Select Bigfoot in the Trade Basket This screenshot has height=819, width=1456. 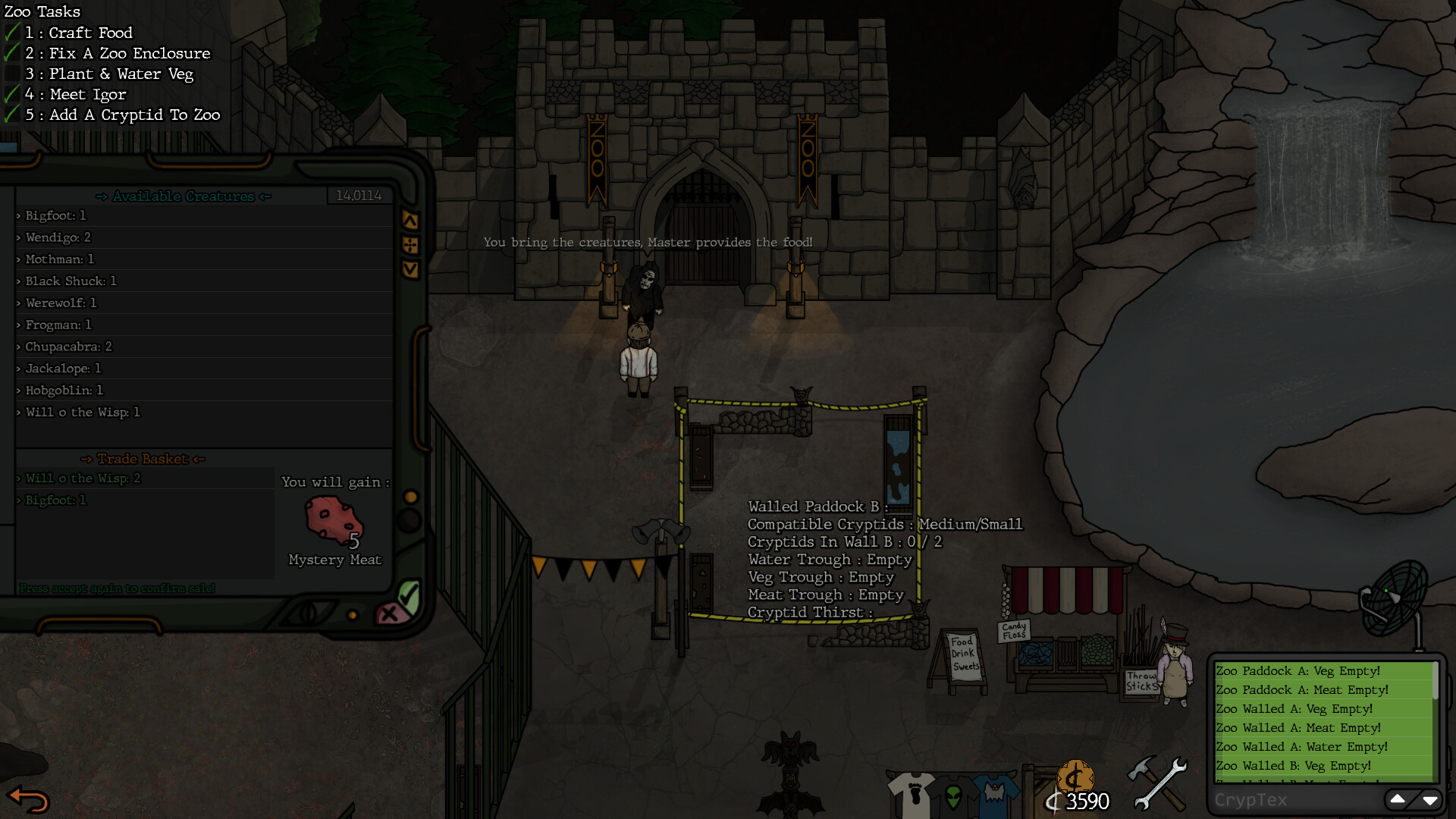56,500
